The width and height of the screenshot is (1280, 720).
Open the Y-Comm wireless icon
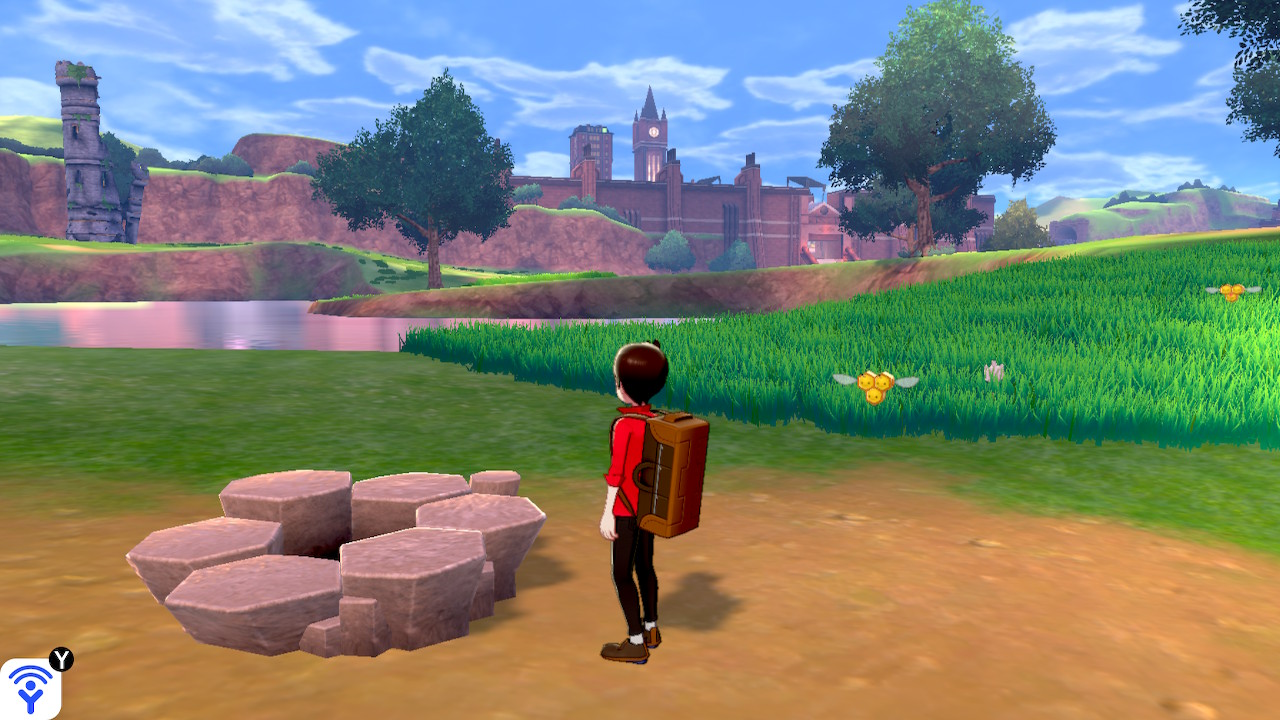[x=30, y=688]
